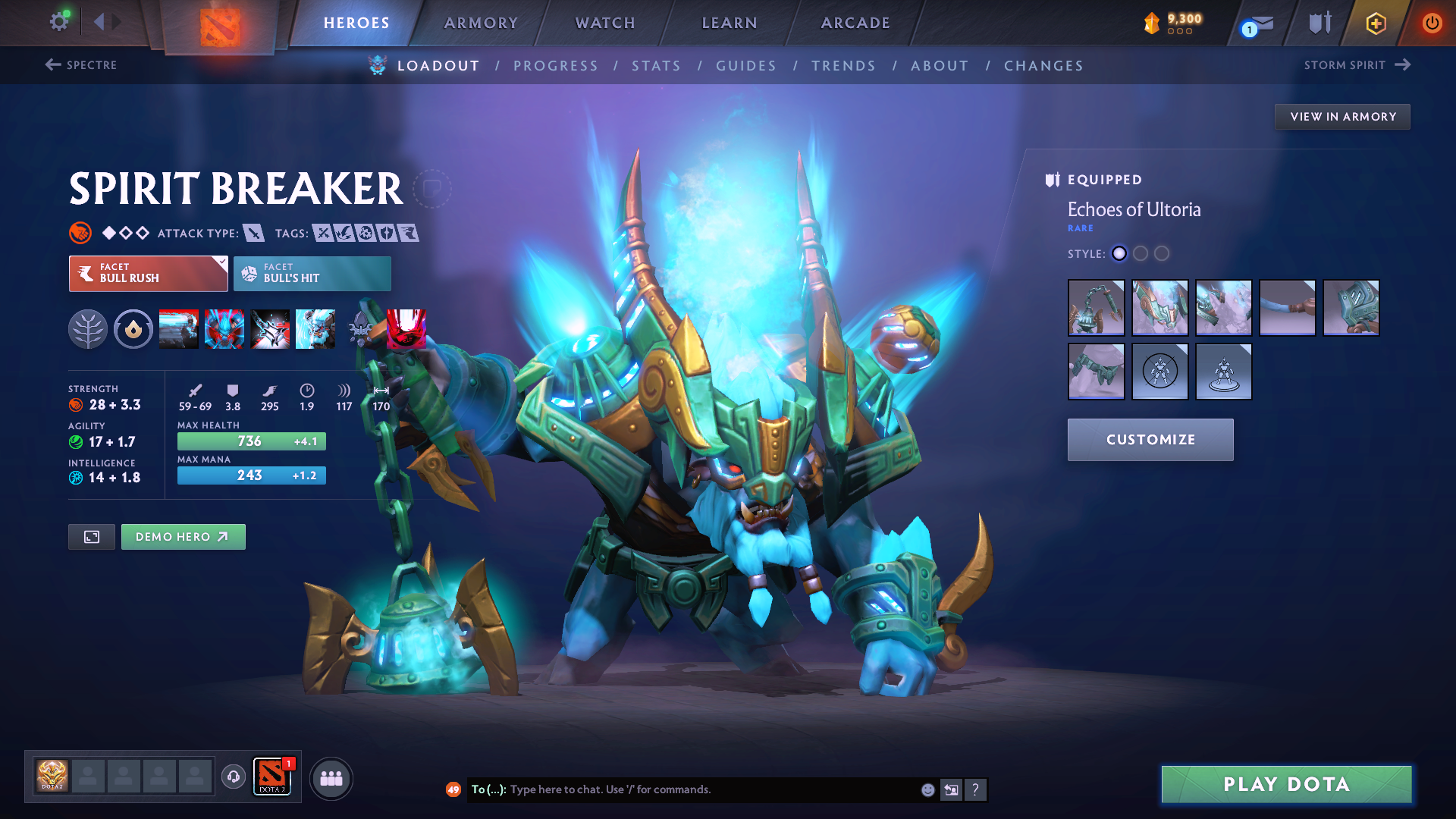Open the settings gear icon
The image size is (1456, 819).
[59, 21]
